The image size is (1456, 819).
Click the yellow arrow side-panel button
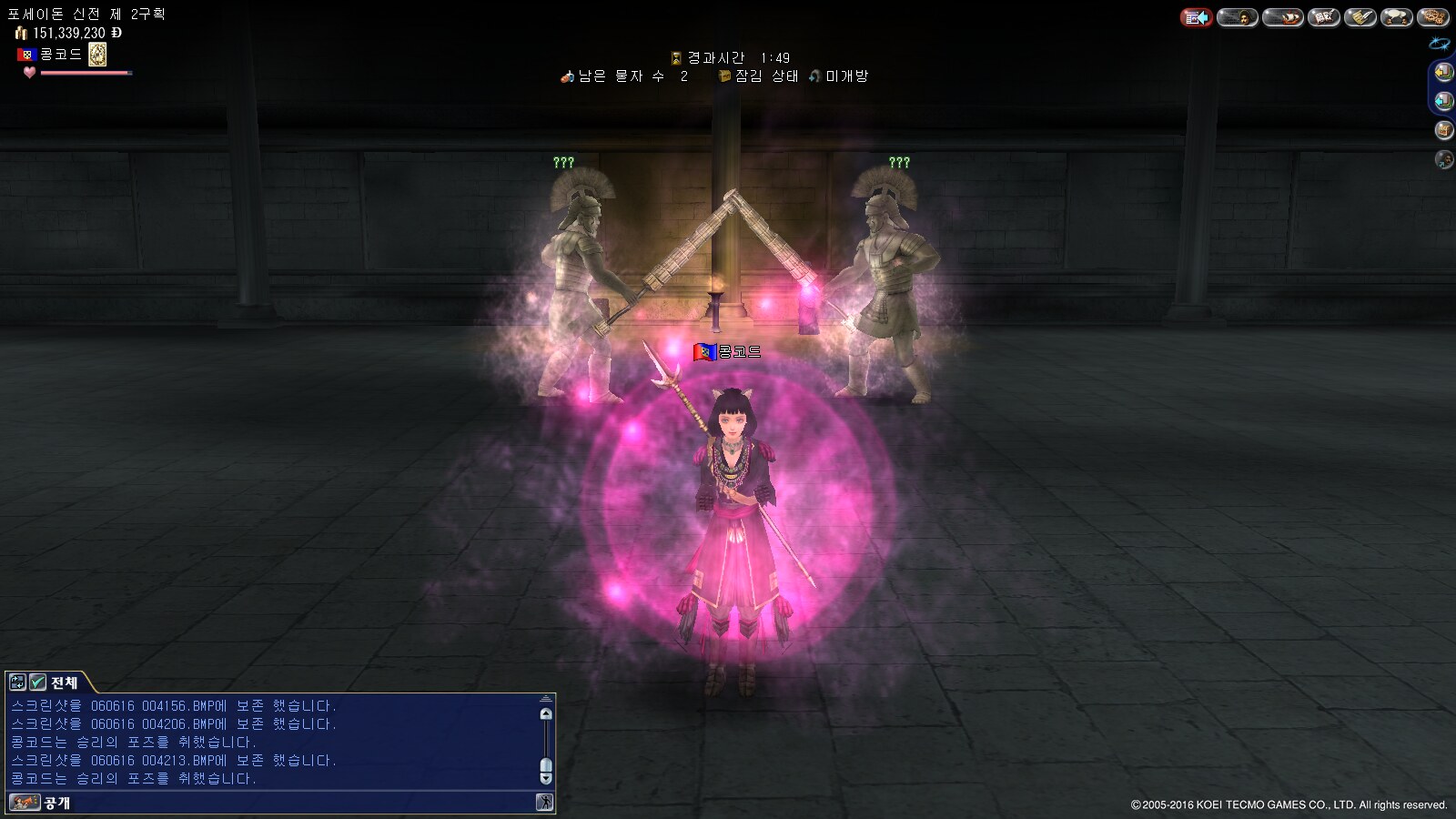point(1443,72)
